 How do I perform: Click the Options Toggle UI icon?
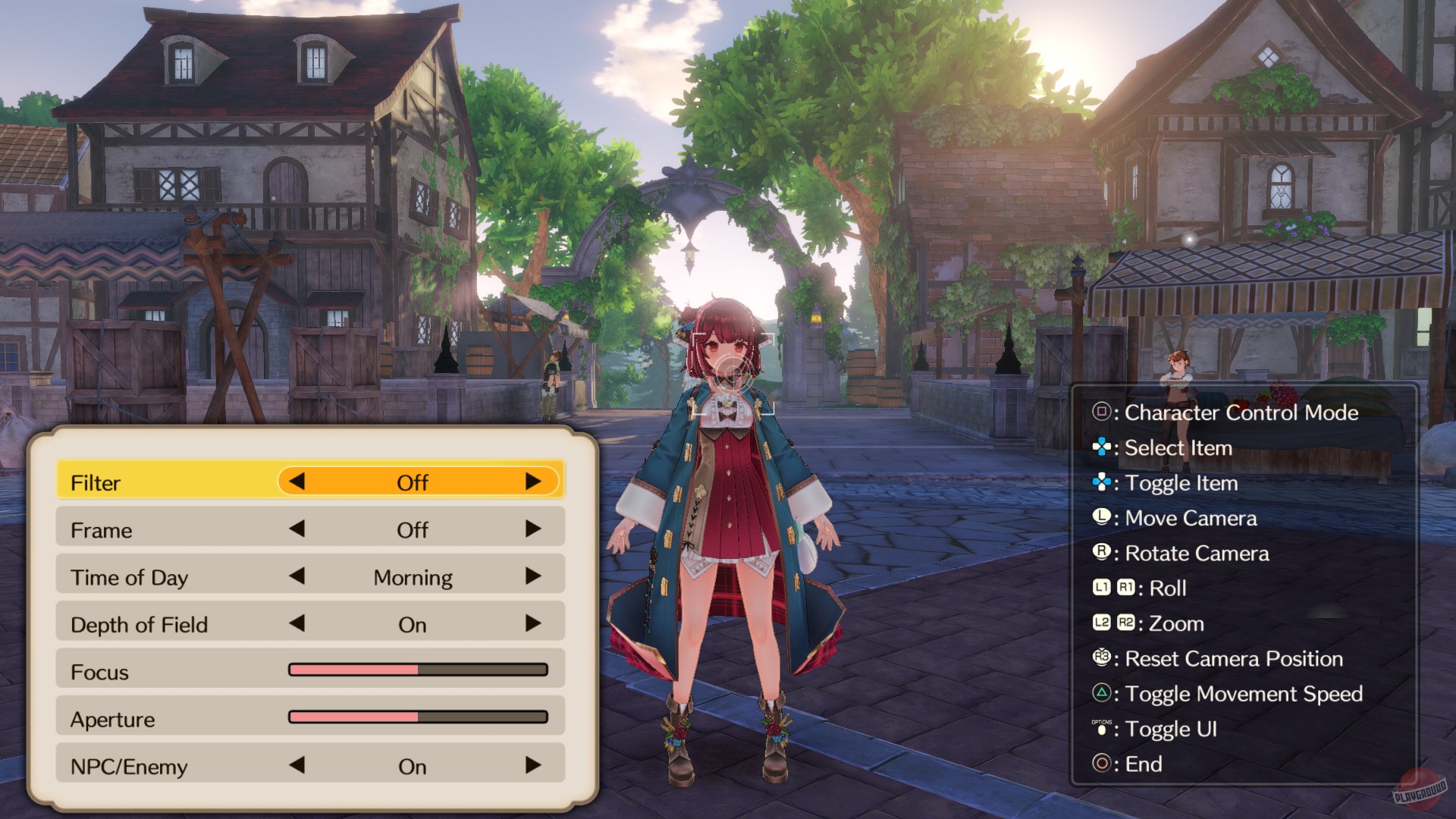pyautogui.click(x=1101, y=728)
